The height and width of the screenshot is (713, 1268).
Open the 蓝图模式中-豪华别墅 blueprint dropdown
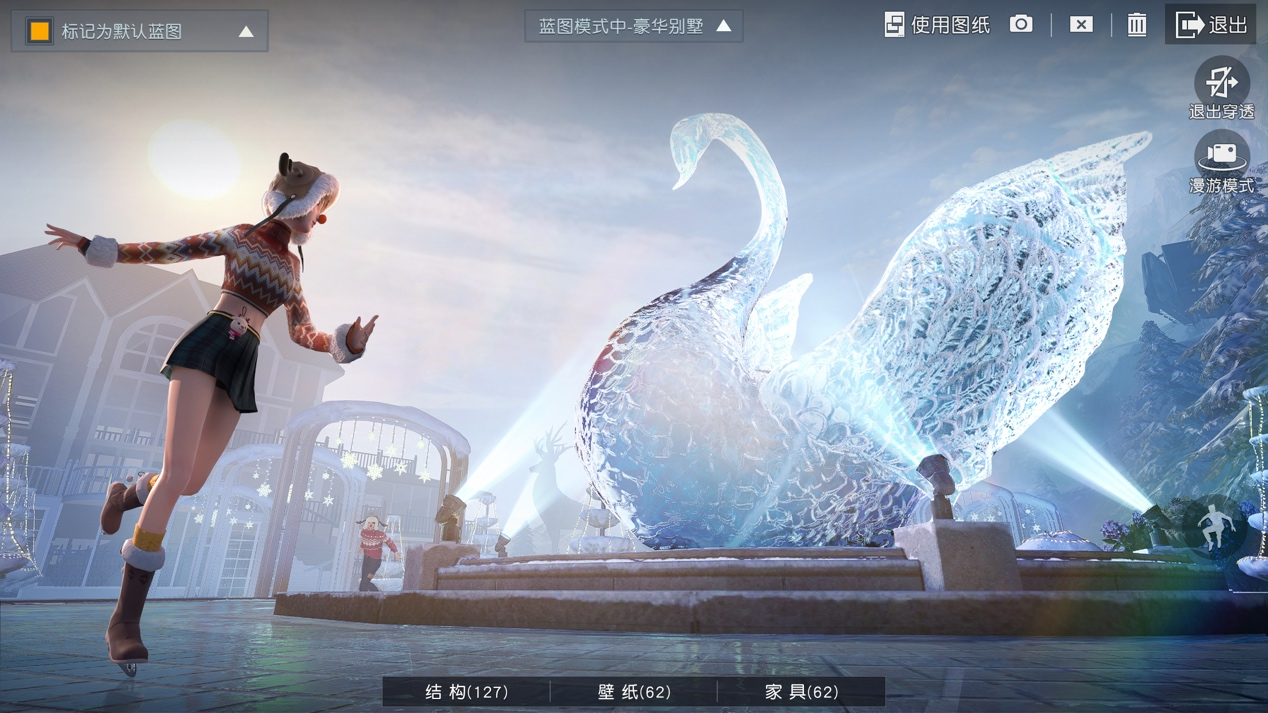pyautogui.click(x=634, y=26)
